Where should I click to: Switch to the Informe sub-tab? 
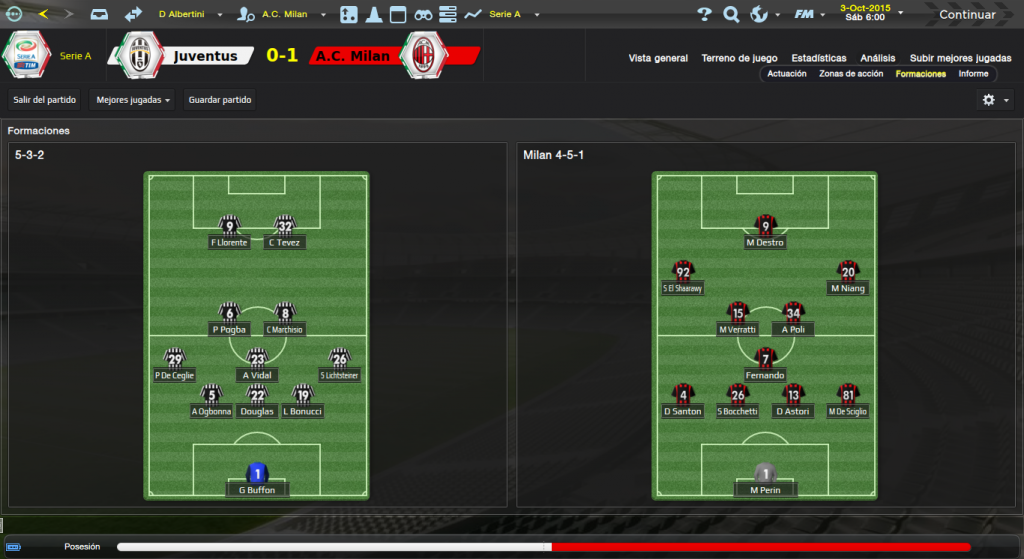tap(973, 74)
